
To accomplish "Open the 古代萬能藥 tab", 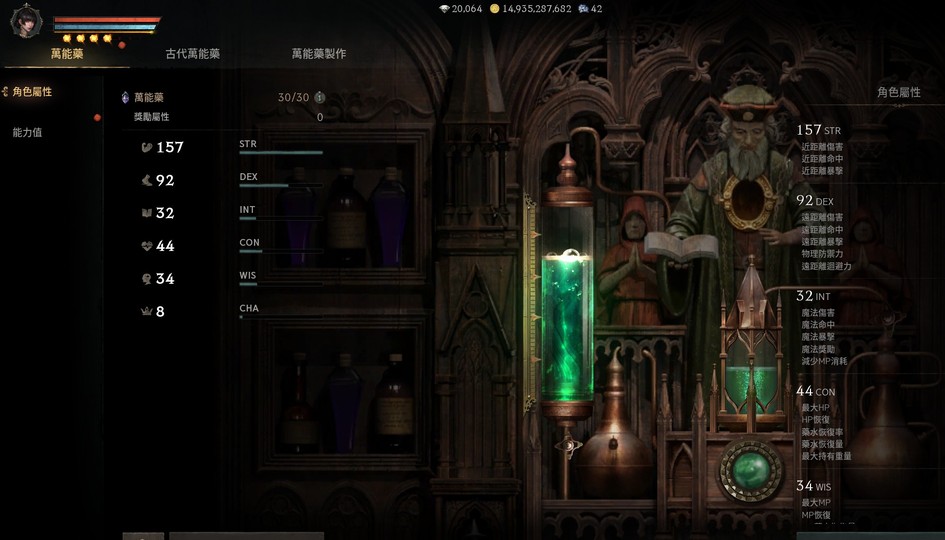I will point(193,54).
